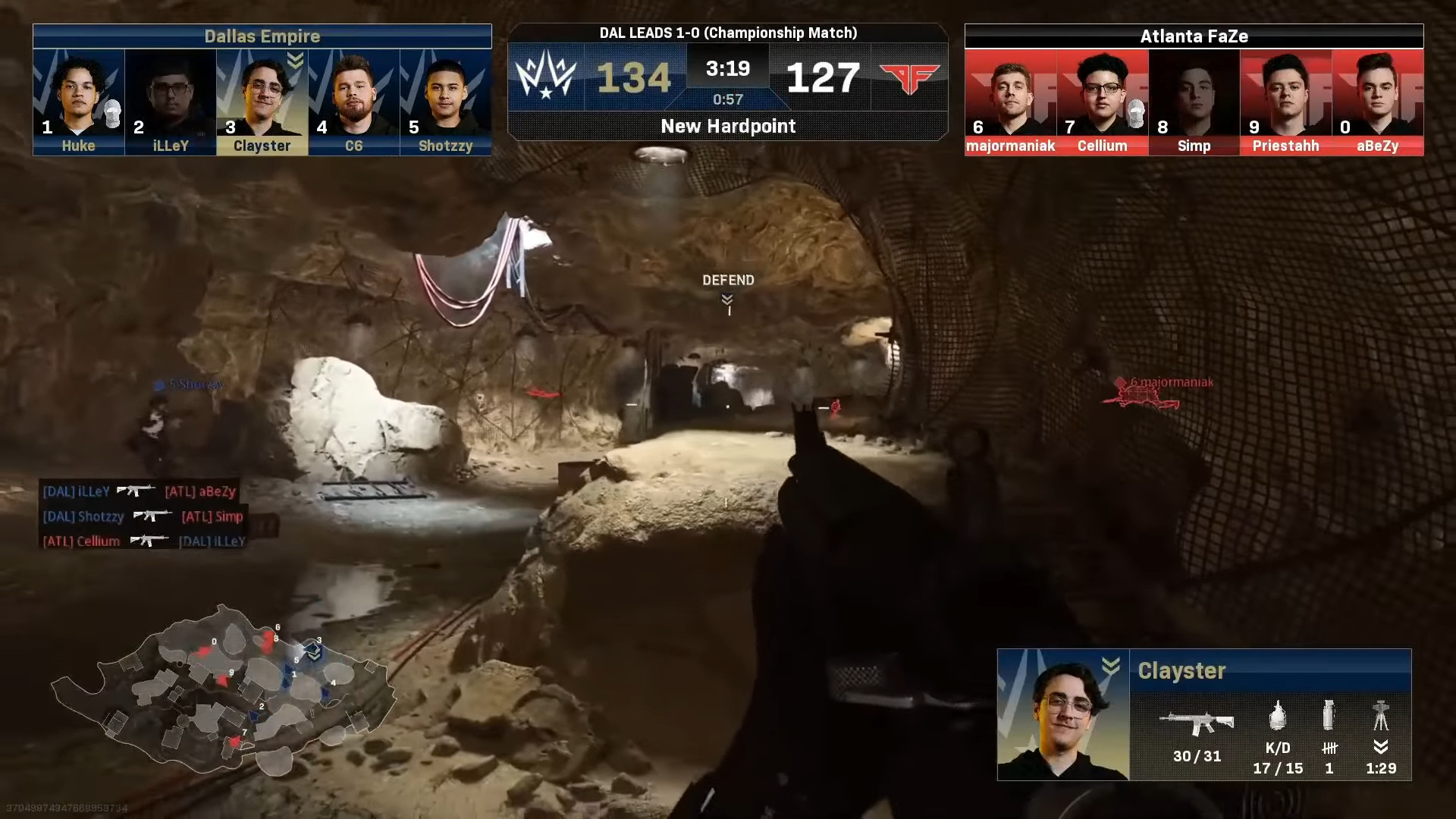
Task: Select Shotzzy's player card
Action: pyautogui.click(x=446, y=102)
